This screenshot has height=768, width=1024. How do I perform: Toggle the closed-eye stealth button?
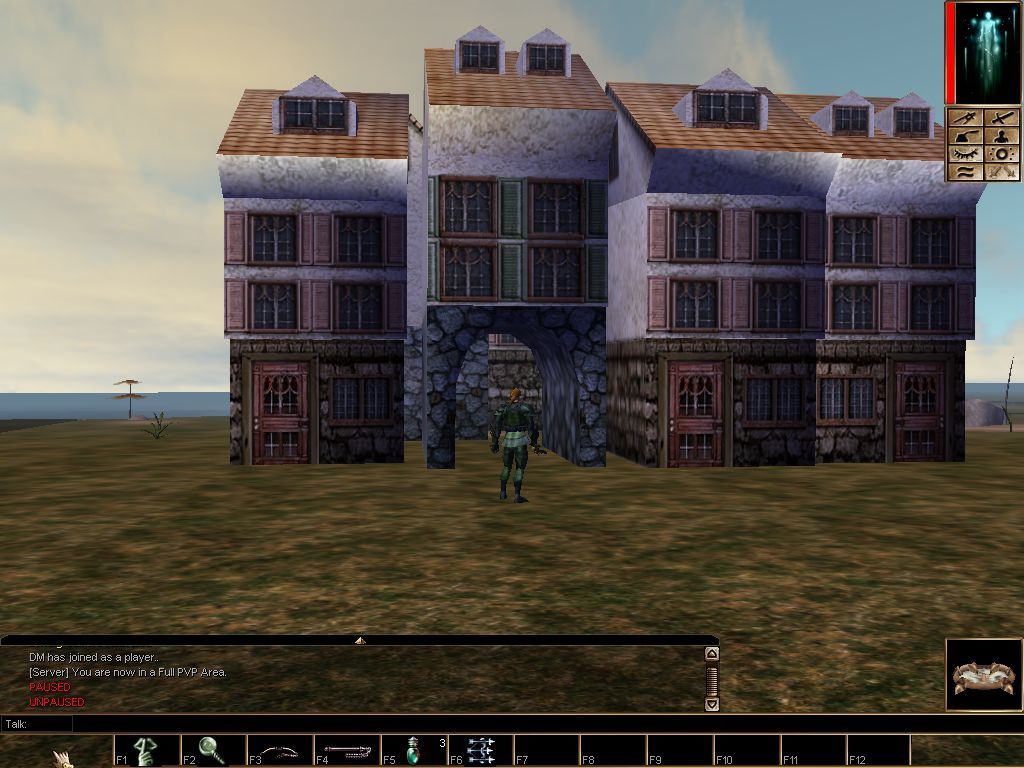(x=964, y=154)
